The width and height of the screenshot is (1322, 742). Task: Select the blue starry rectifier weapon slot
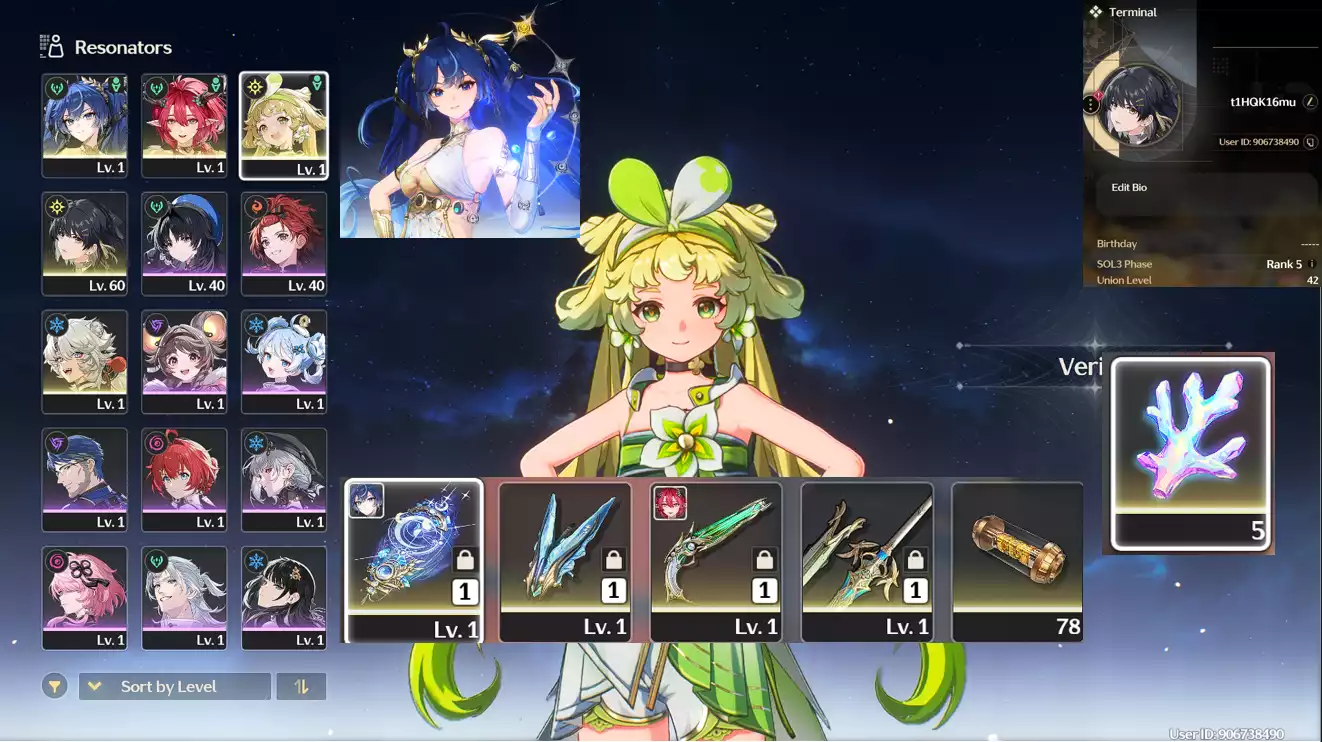tap(414, 560)
